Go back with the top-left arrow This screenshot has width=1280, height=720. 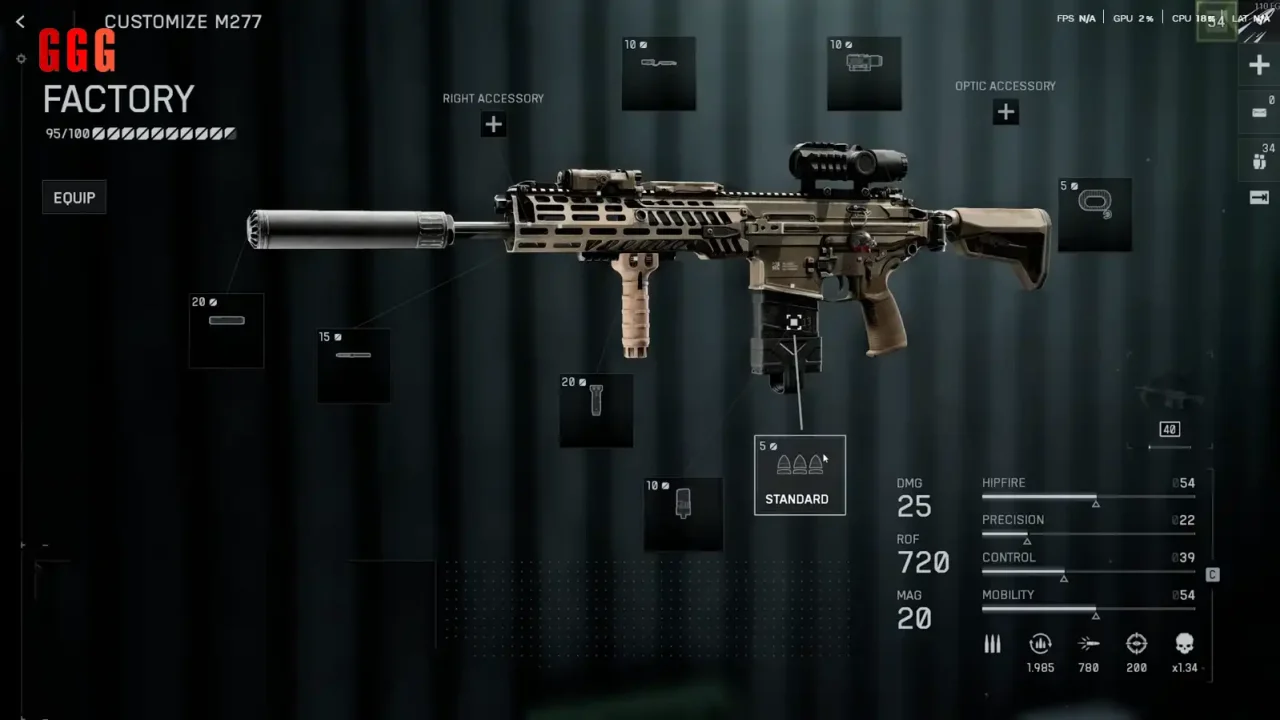coord(20,21)
